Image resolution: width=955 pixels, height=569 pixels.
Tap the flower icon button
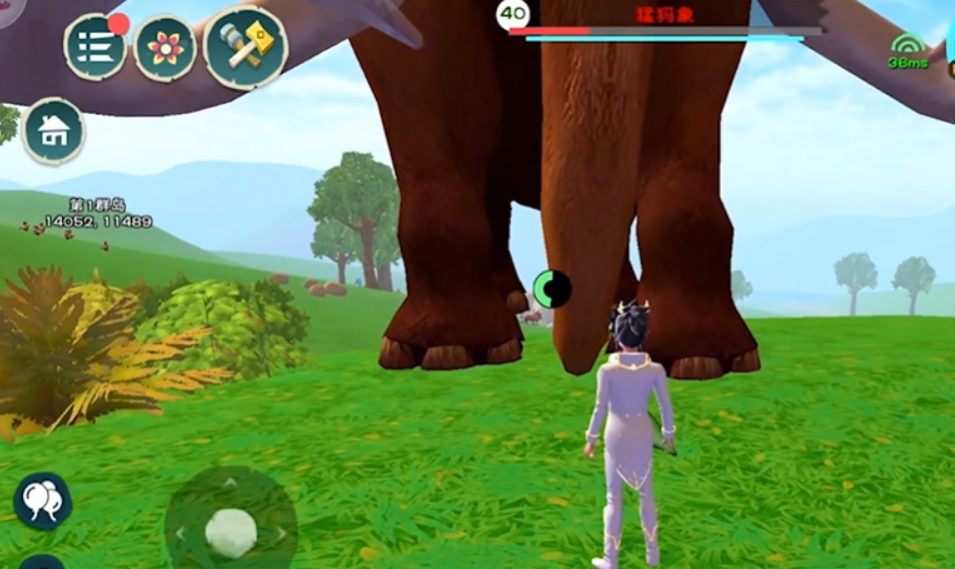point(165,48)
